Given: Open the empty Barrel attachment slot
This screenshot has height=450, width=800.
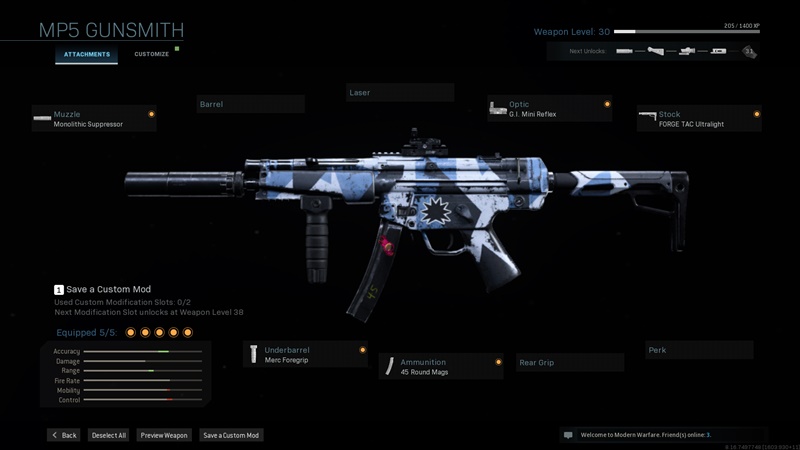Looking at the screenshot, I should pos(250,104).
